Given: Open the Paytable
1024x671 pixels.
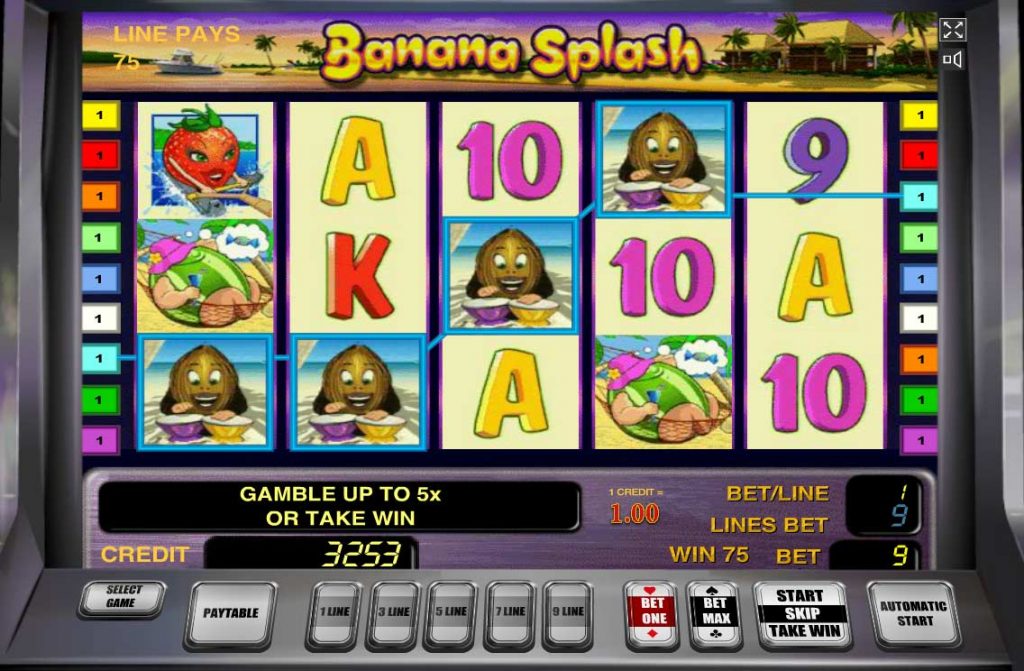Looking at the screenshot, I should pyautogui.click(x=231, y=613).
